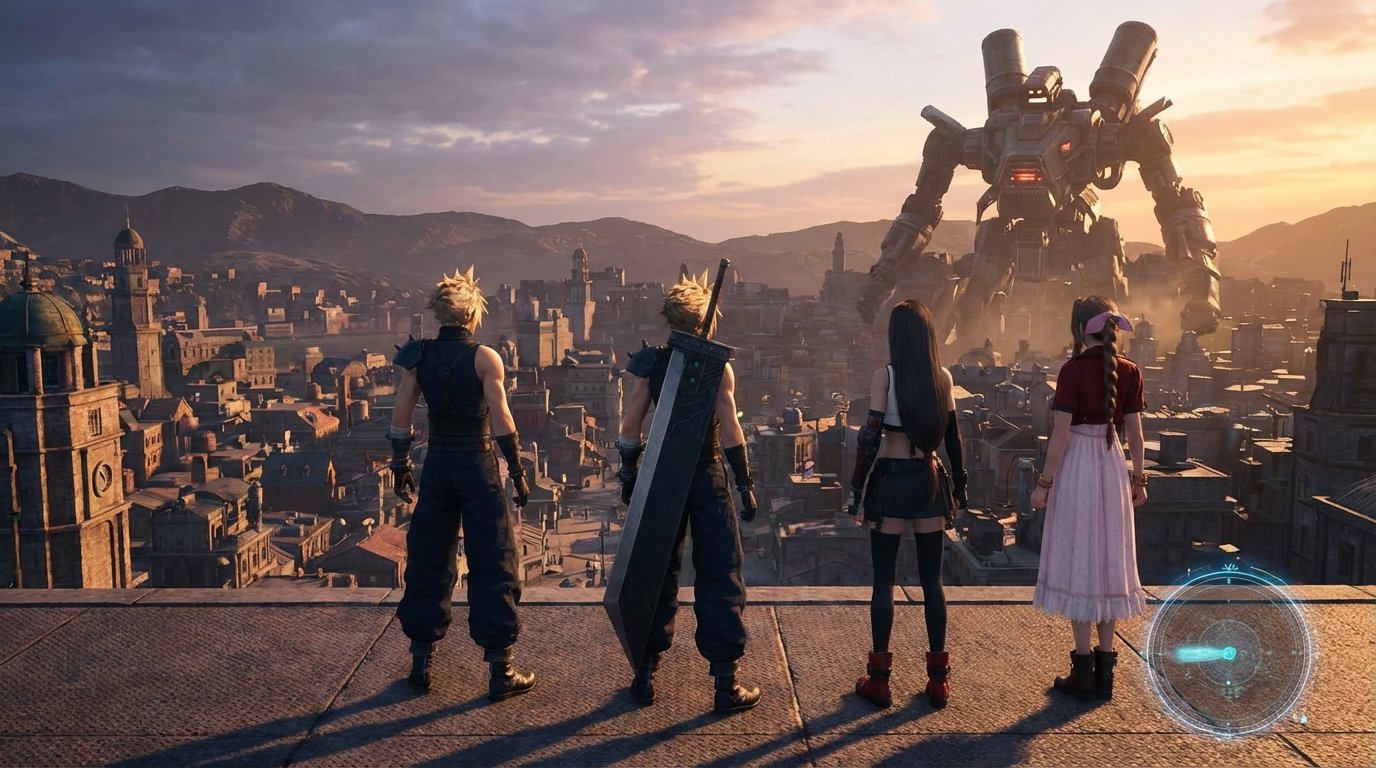Click the glowing red core on the mech's chest
Screen dimensions: 1376x768
tap(1025, 175)
